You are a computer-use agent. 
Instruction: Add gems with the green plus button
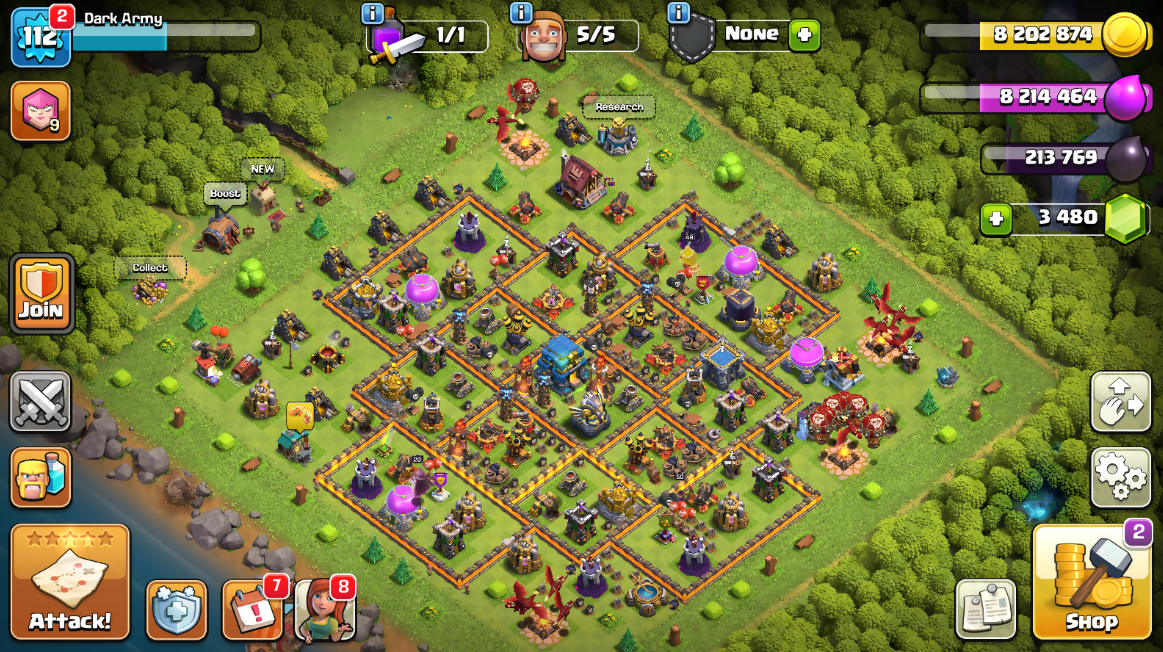pyautogui.click(x=995, y=218)
